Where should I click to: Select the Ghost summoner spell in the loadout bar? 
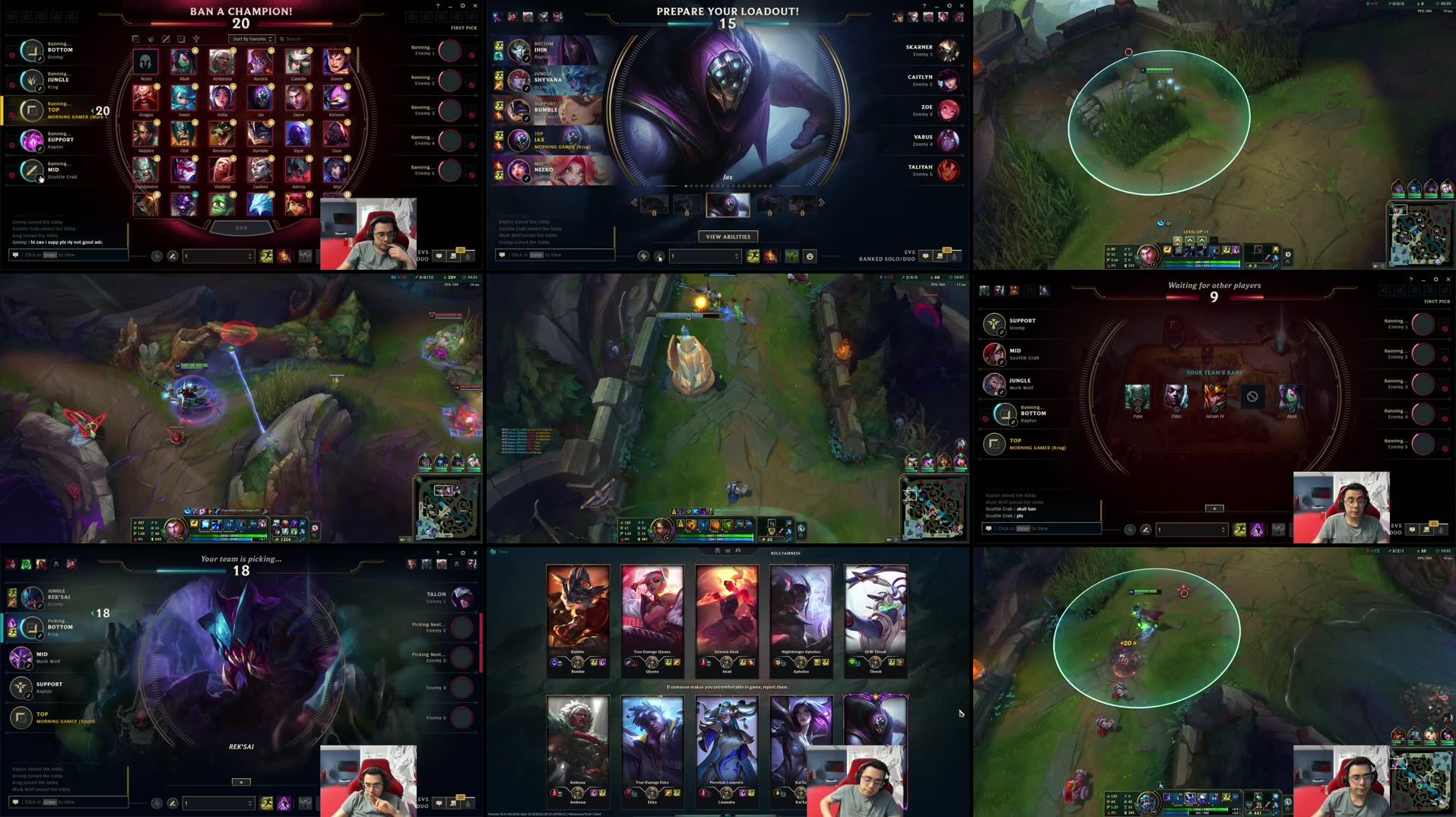pyautogui.click(x=753, y=256)
